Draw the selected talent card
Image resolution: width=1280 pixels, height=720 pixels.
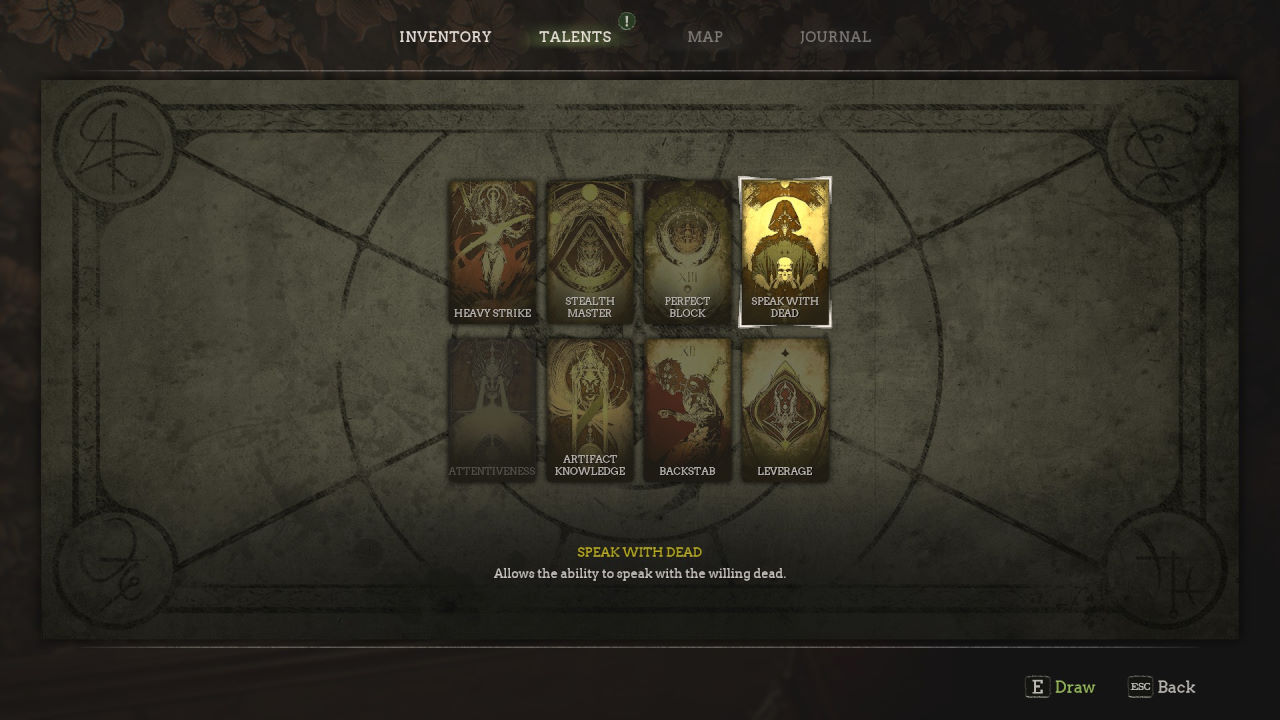pos(1061,687)
